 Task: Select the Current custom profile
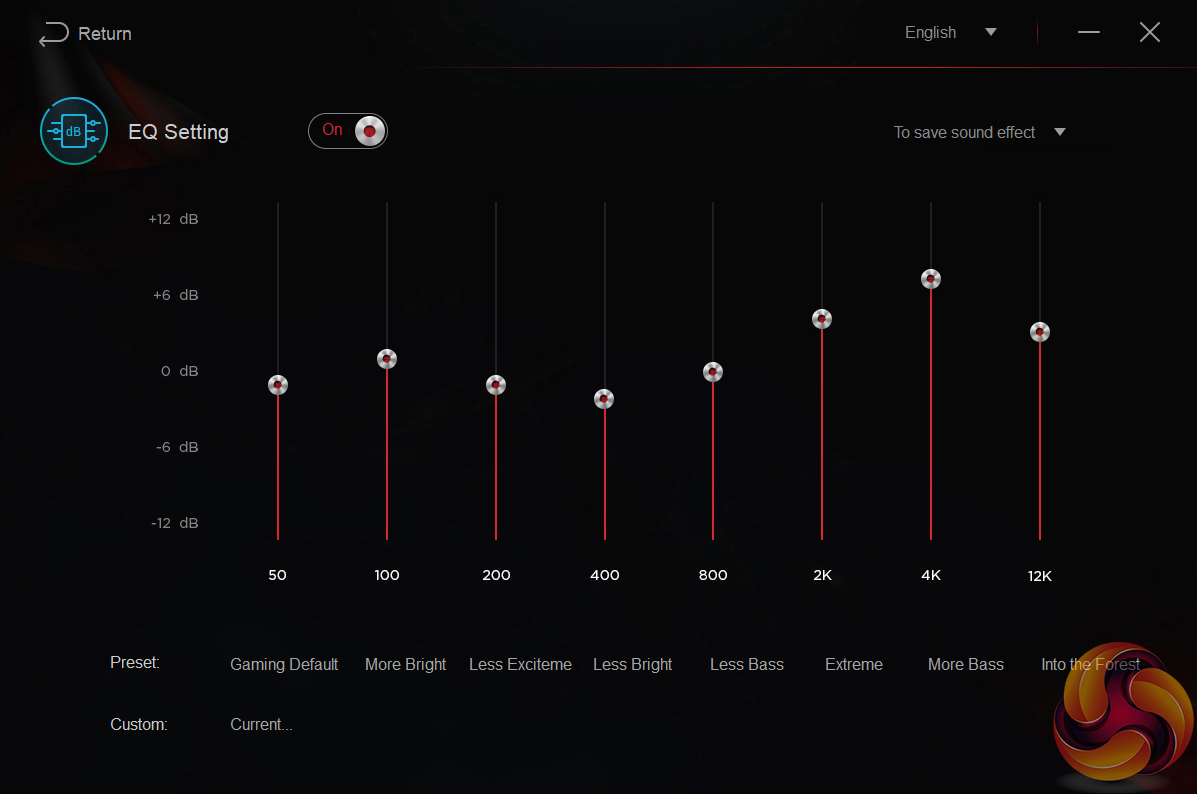261,724
